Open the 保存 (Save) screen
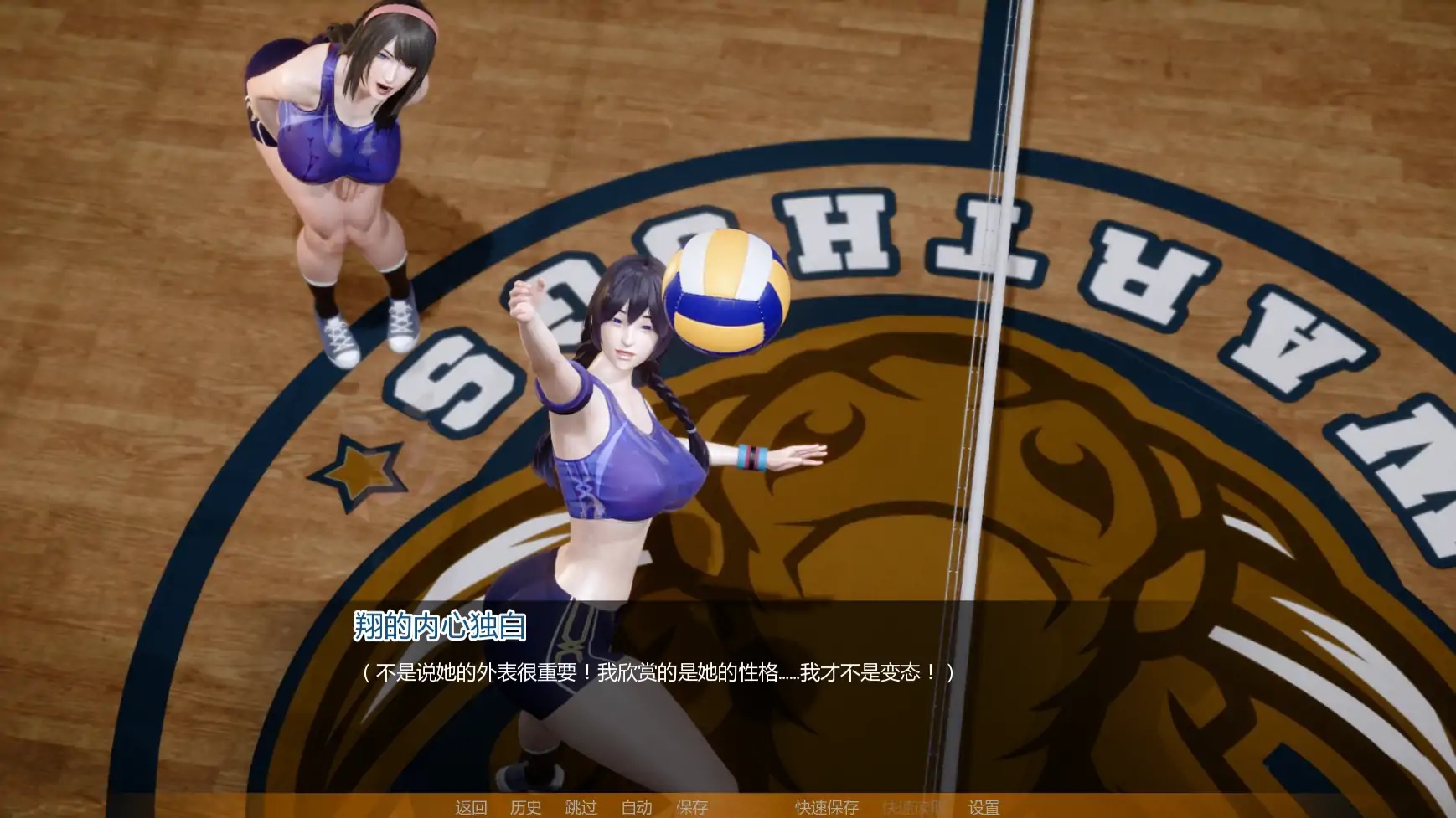Screen dimensions: 1456x818 (690, 808)
